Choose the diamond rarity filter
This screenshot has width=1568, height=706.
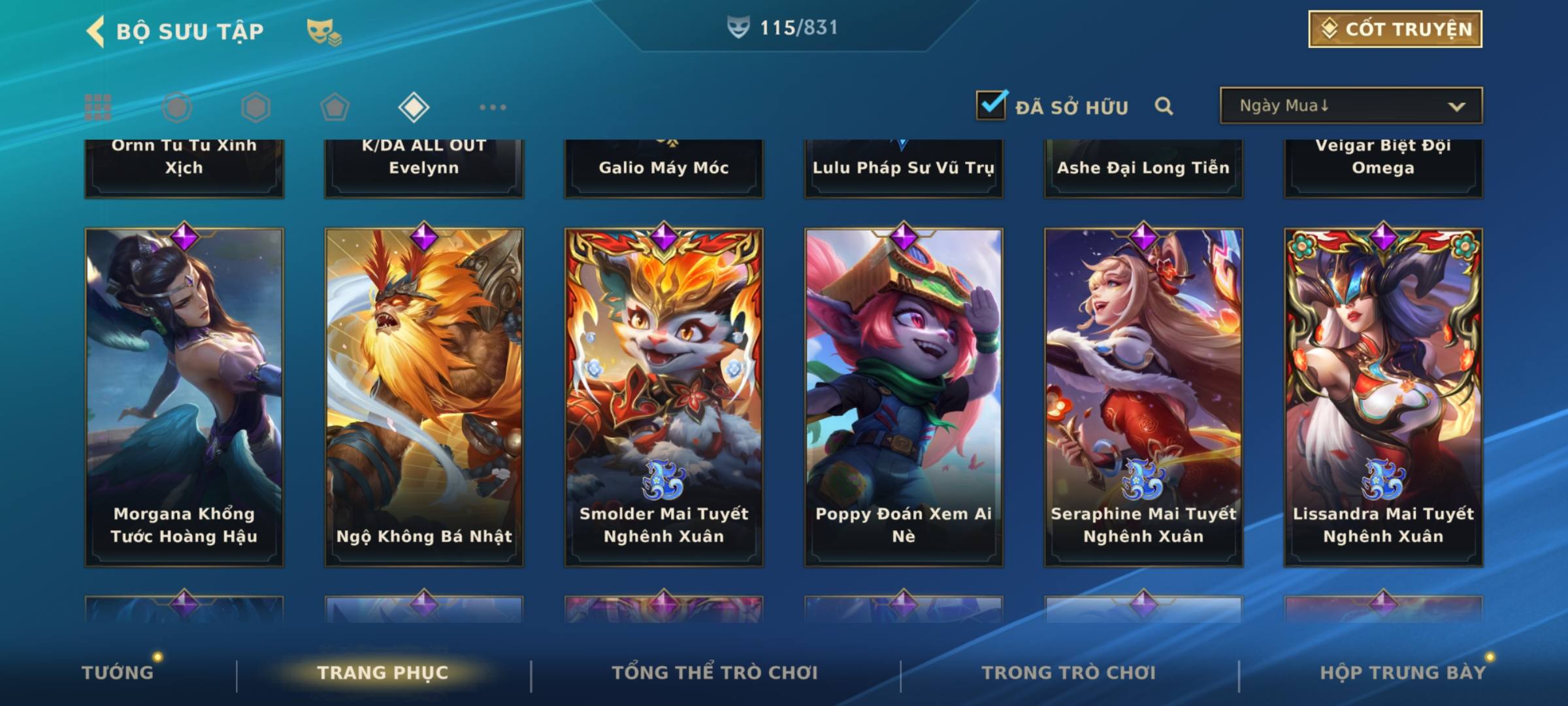pos(414,107)
